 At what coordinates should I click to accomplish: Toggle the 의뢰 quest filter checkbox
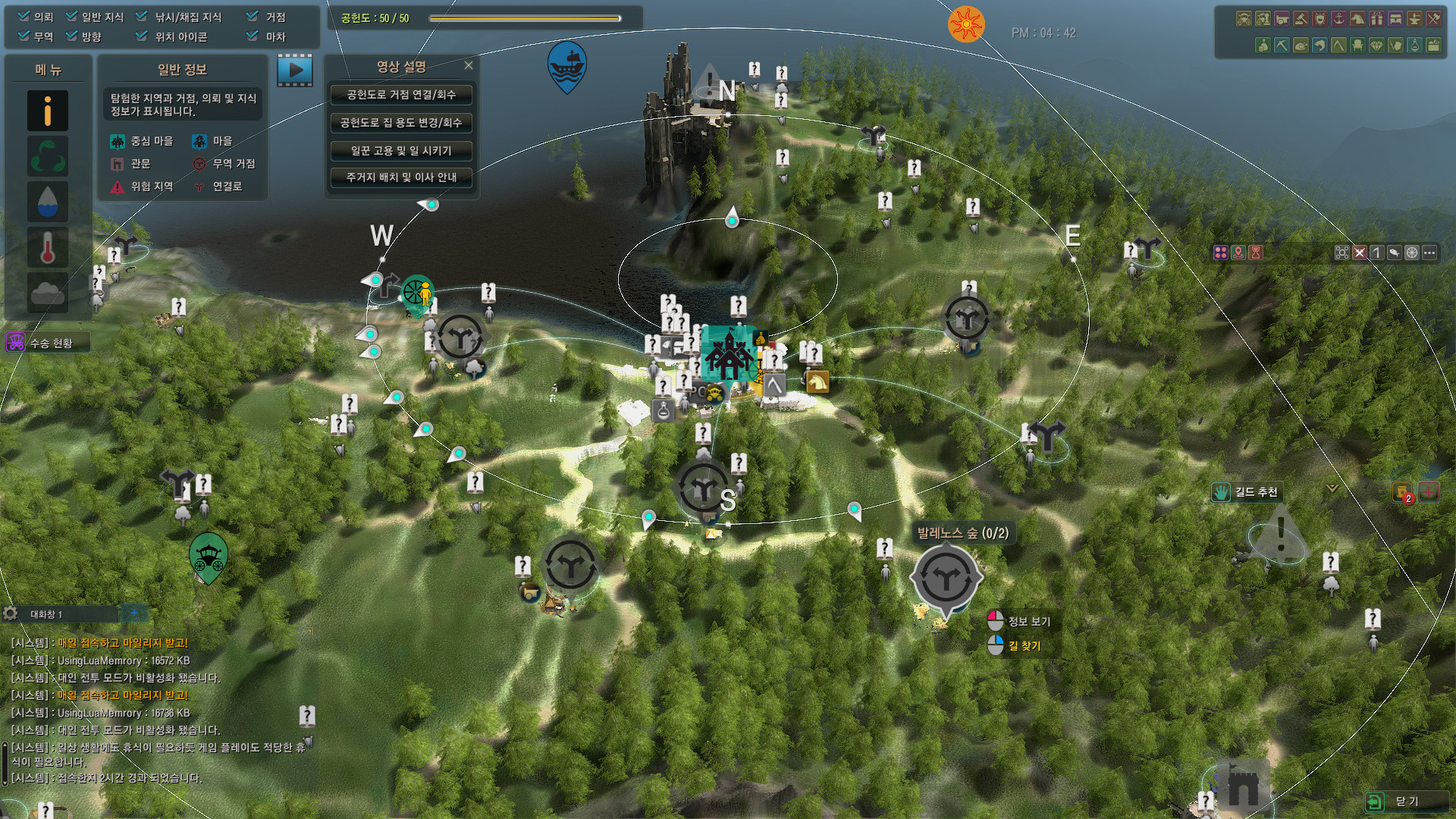click(24, 17)
